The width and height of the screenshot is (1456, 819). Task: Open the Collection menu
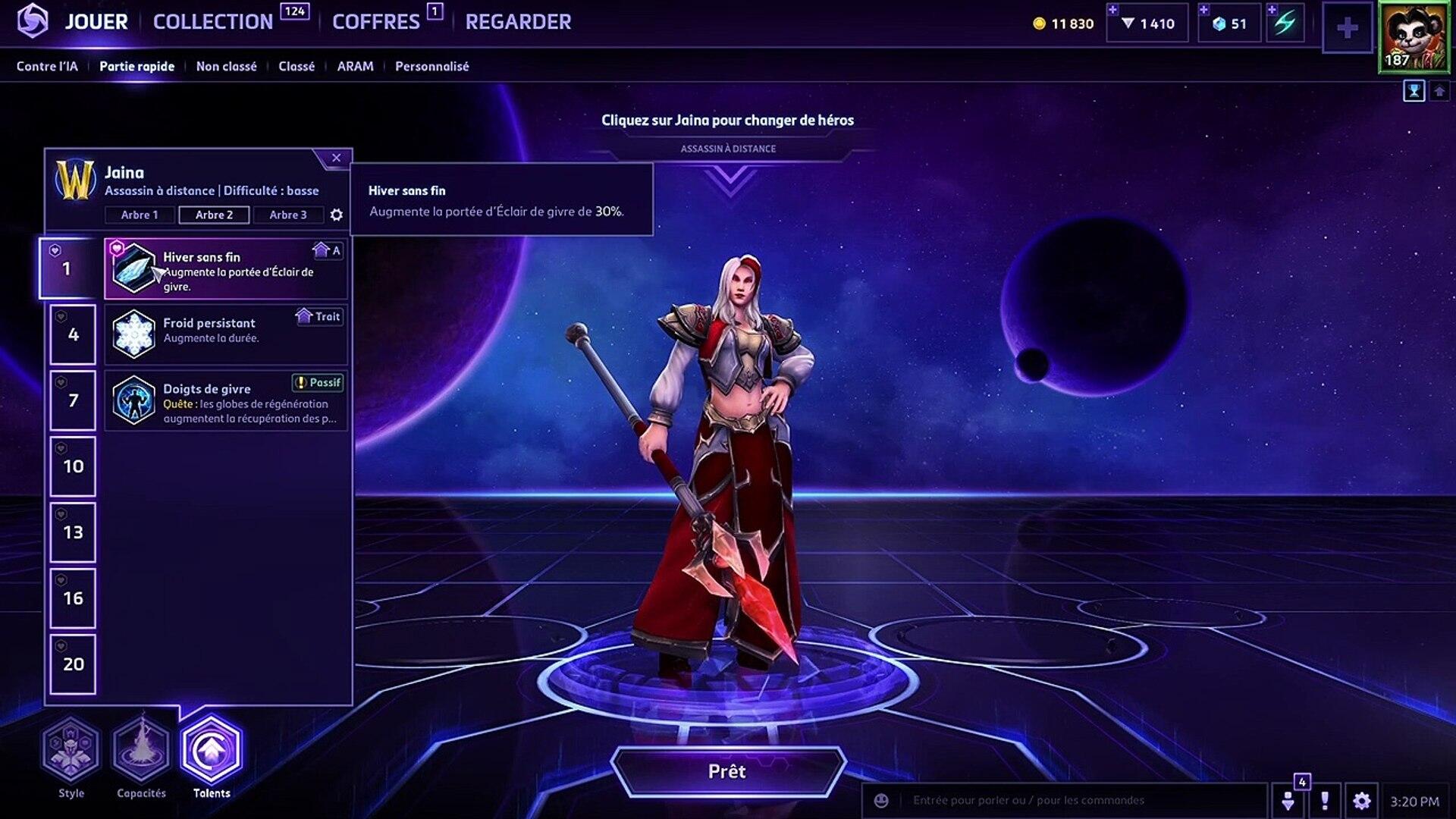[213, 22]
